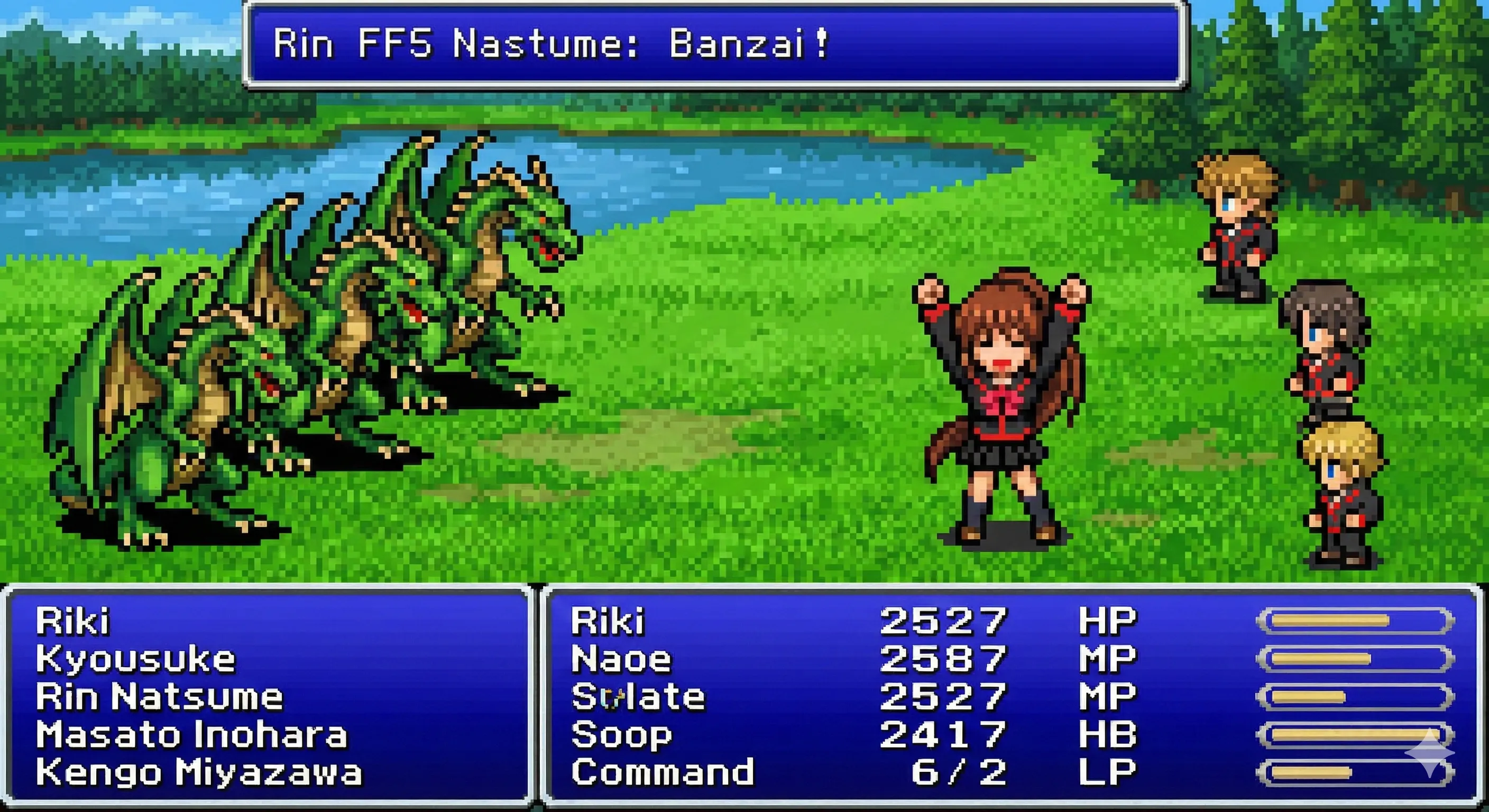Open the Command entry
This screenshot has height=812, width=1489.
(663, 772)
